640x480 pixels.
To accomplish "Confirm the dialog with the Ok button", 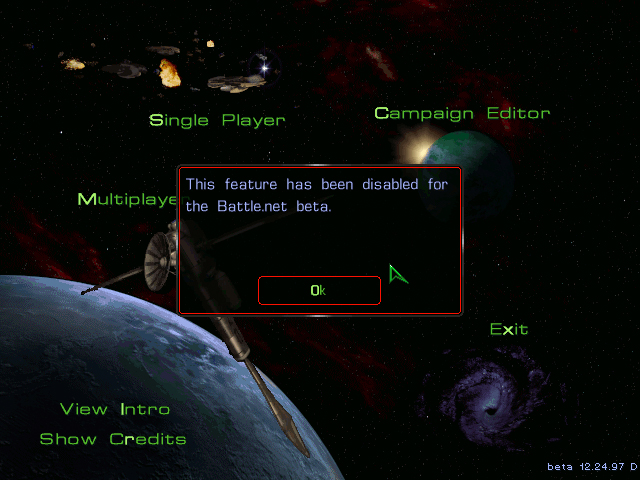I will 319,290.
